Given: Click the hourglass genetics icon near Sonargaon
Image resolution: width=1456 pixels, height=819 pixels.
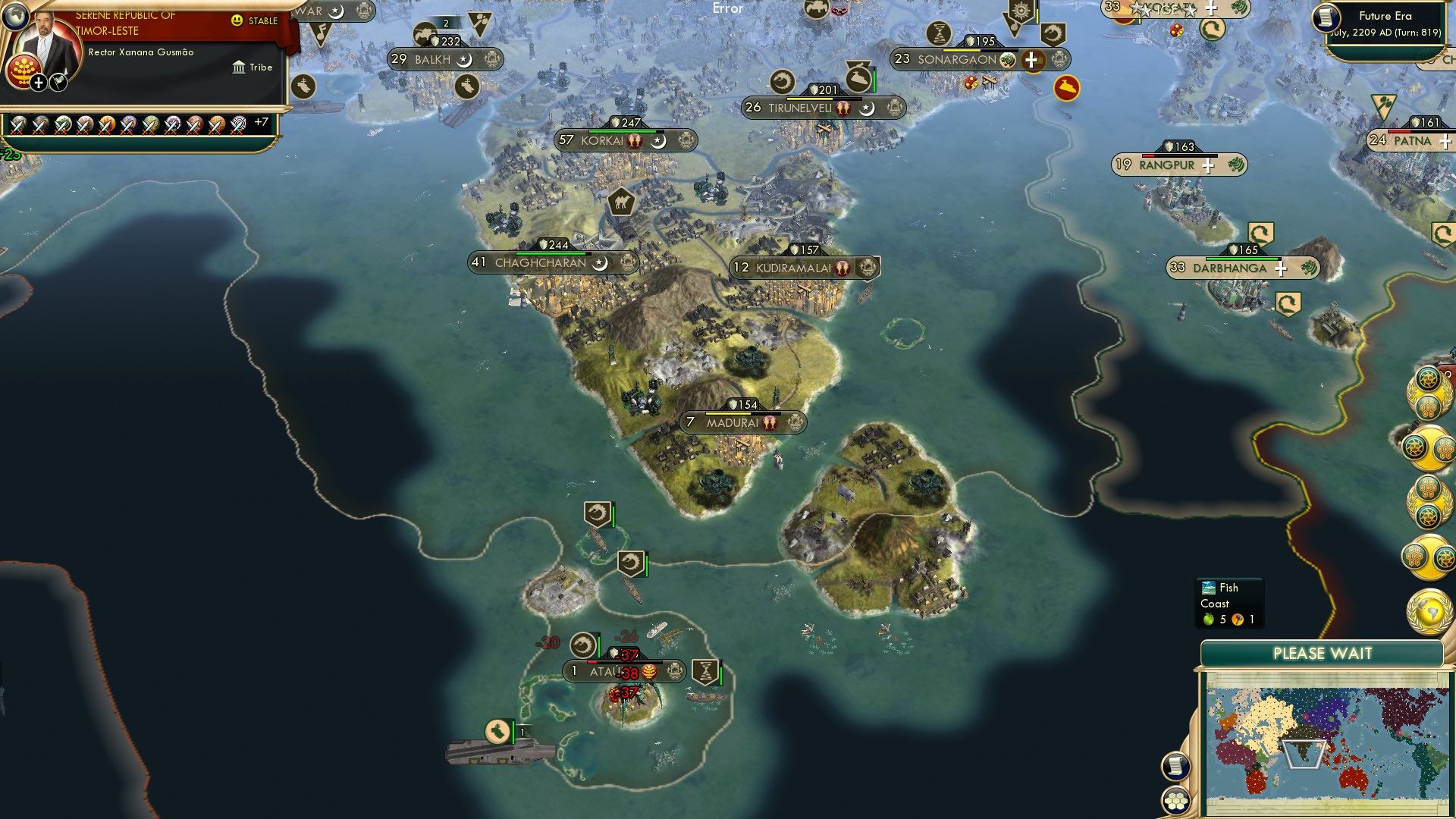Looking at the screenshot, I should pos(937,34).
